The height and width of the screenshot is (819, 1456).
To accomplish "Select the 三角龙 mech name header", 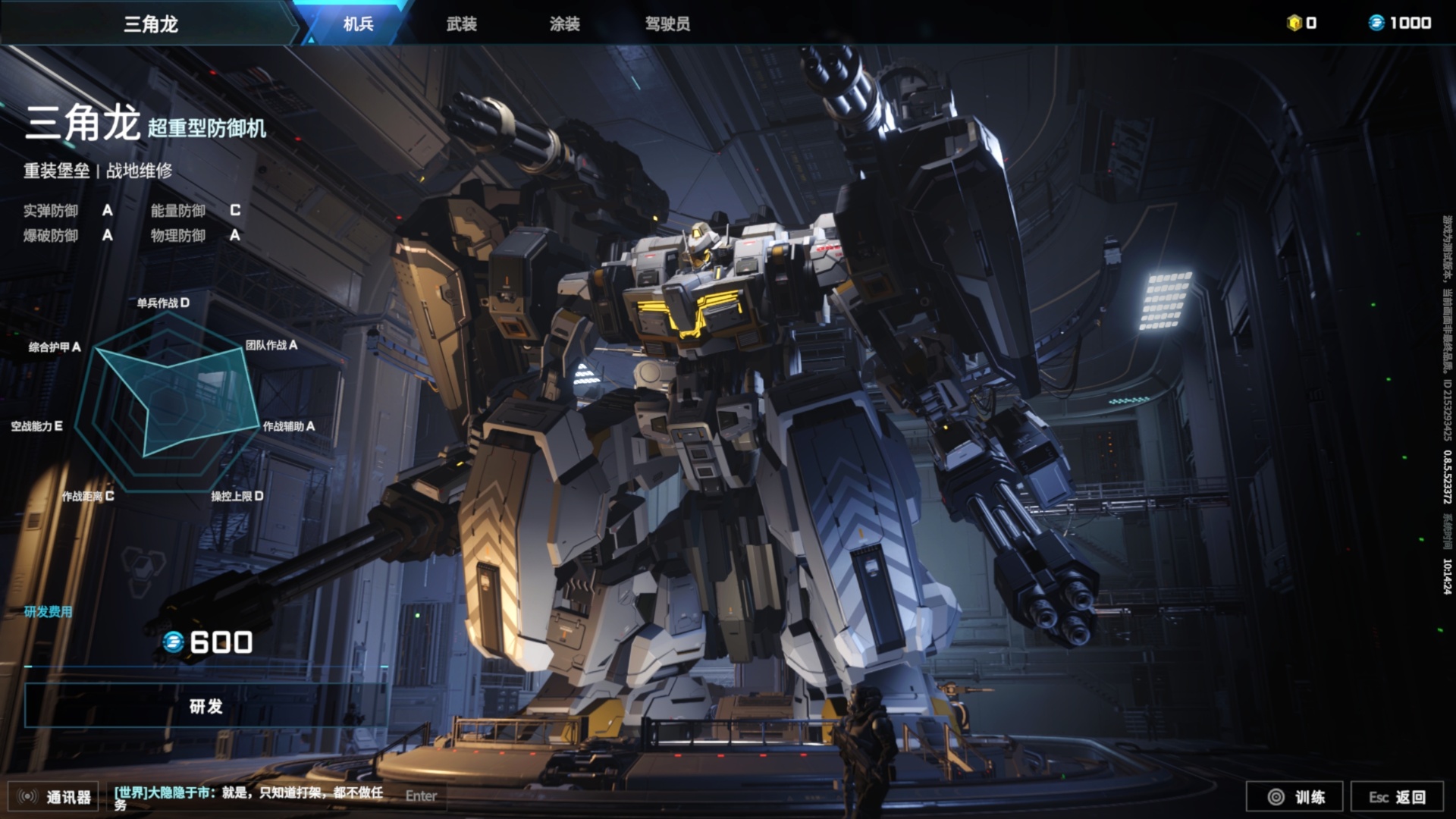I will pos(150,24).
